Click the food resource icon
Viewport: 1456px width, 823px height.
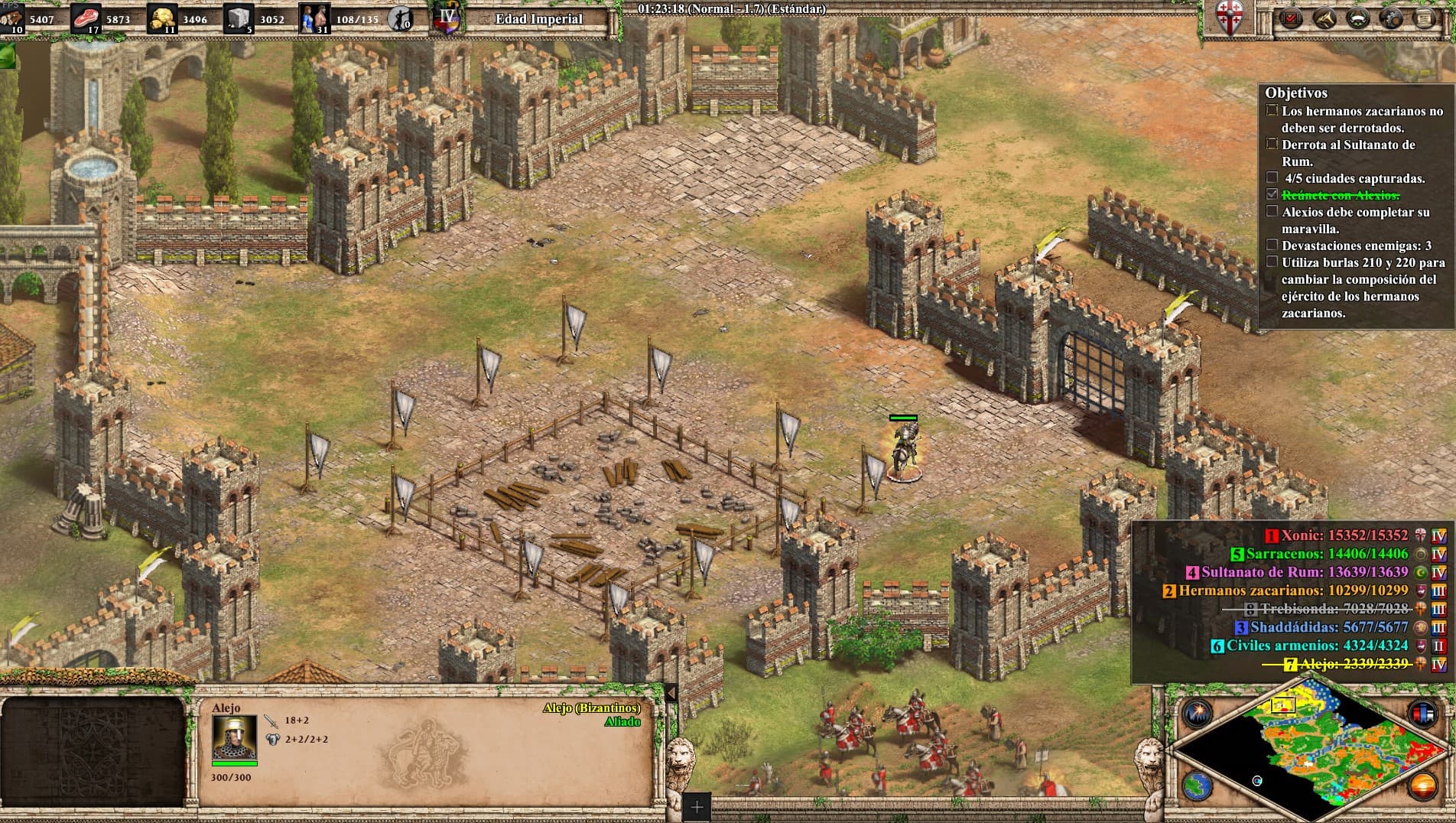pos(85,18)
